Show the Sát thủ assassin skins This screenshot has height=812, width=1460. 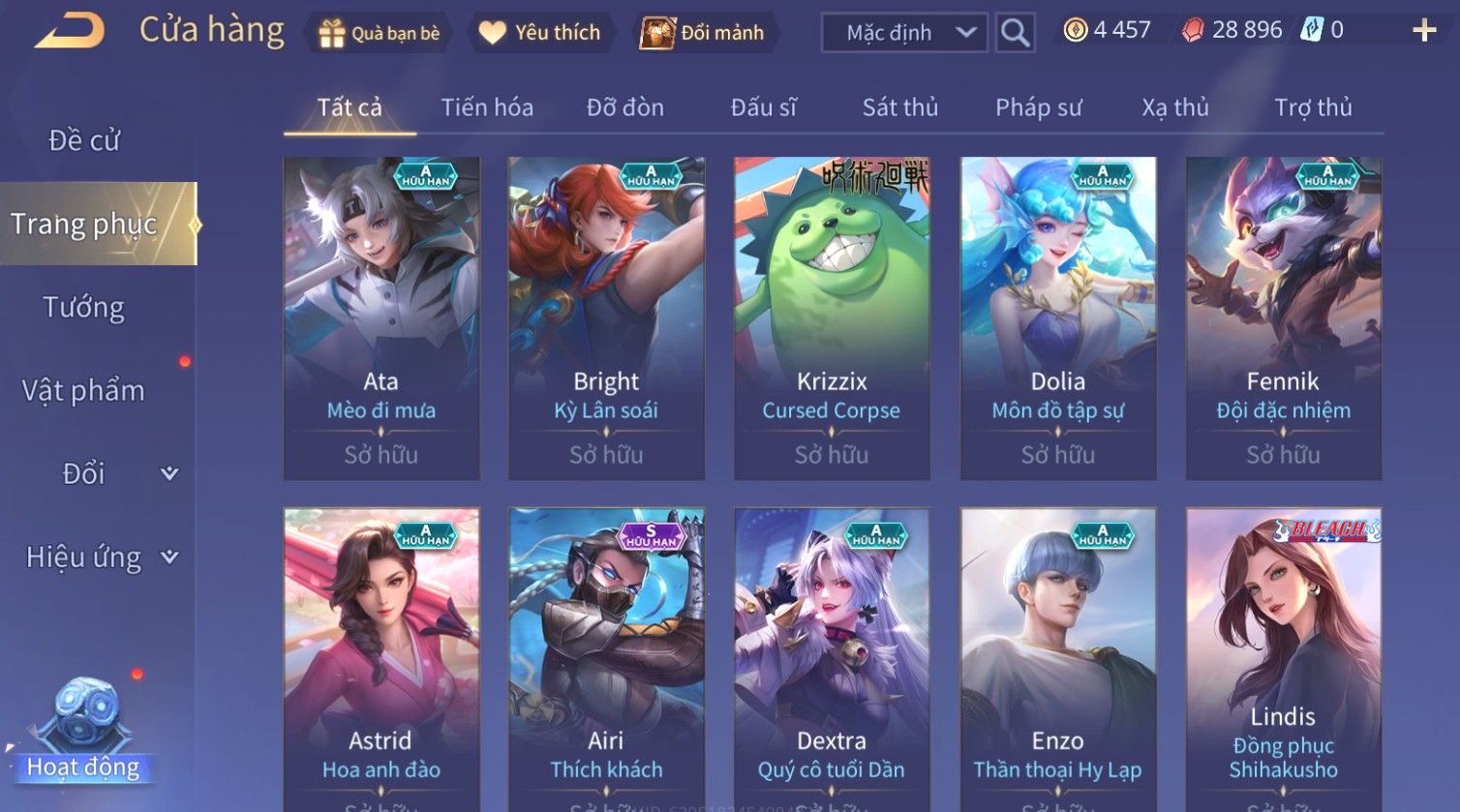(x=899, y=107)
